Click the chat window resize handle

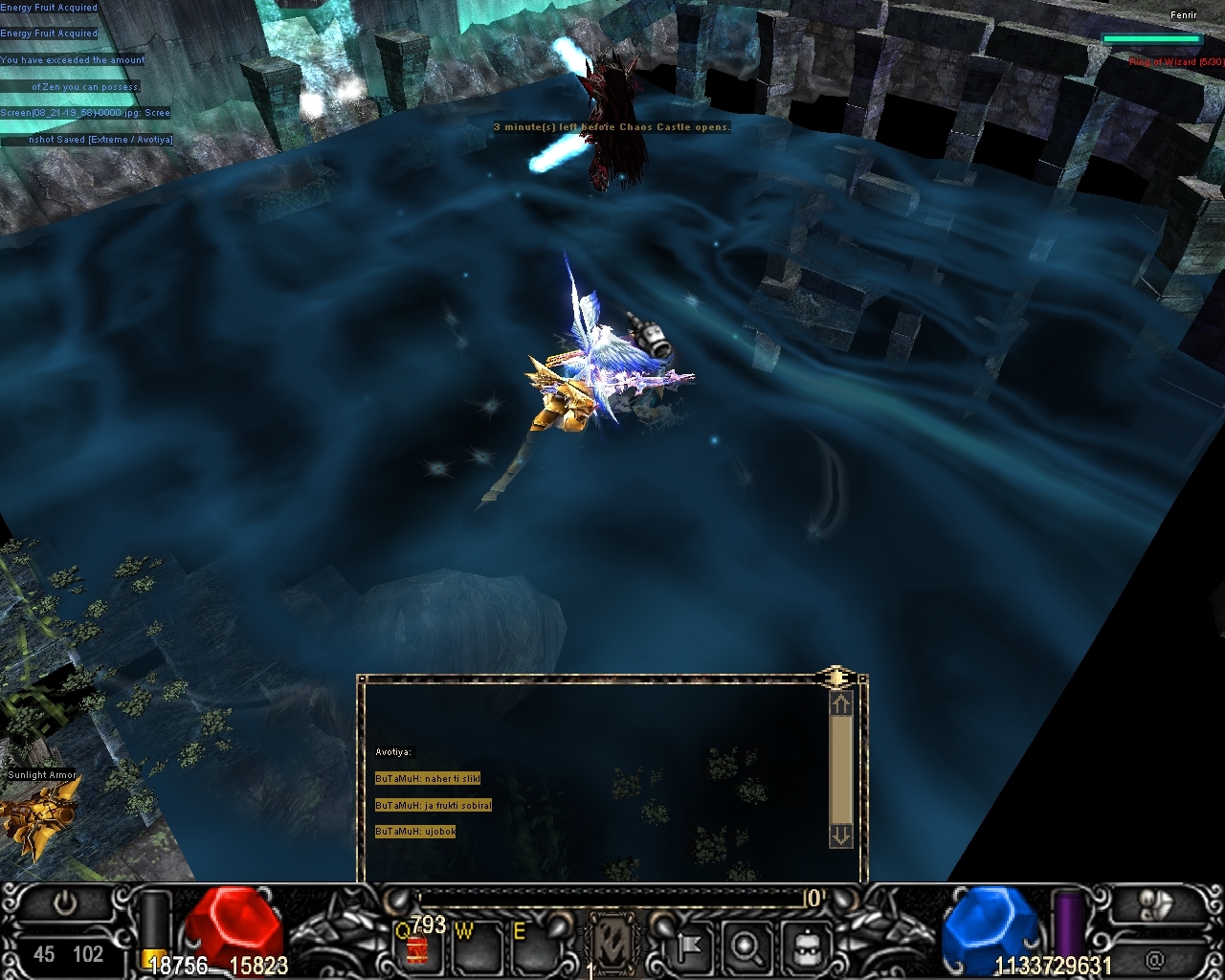pos(835,679)
